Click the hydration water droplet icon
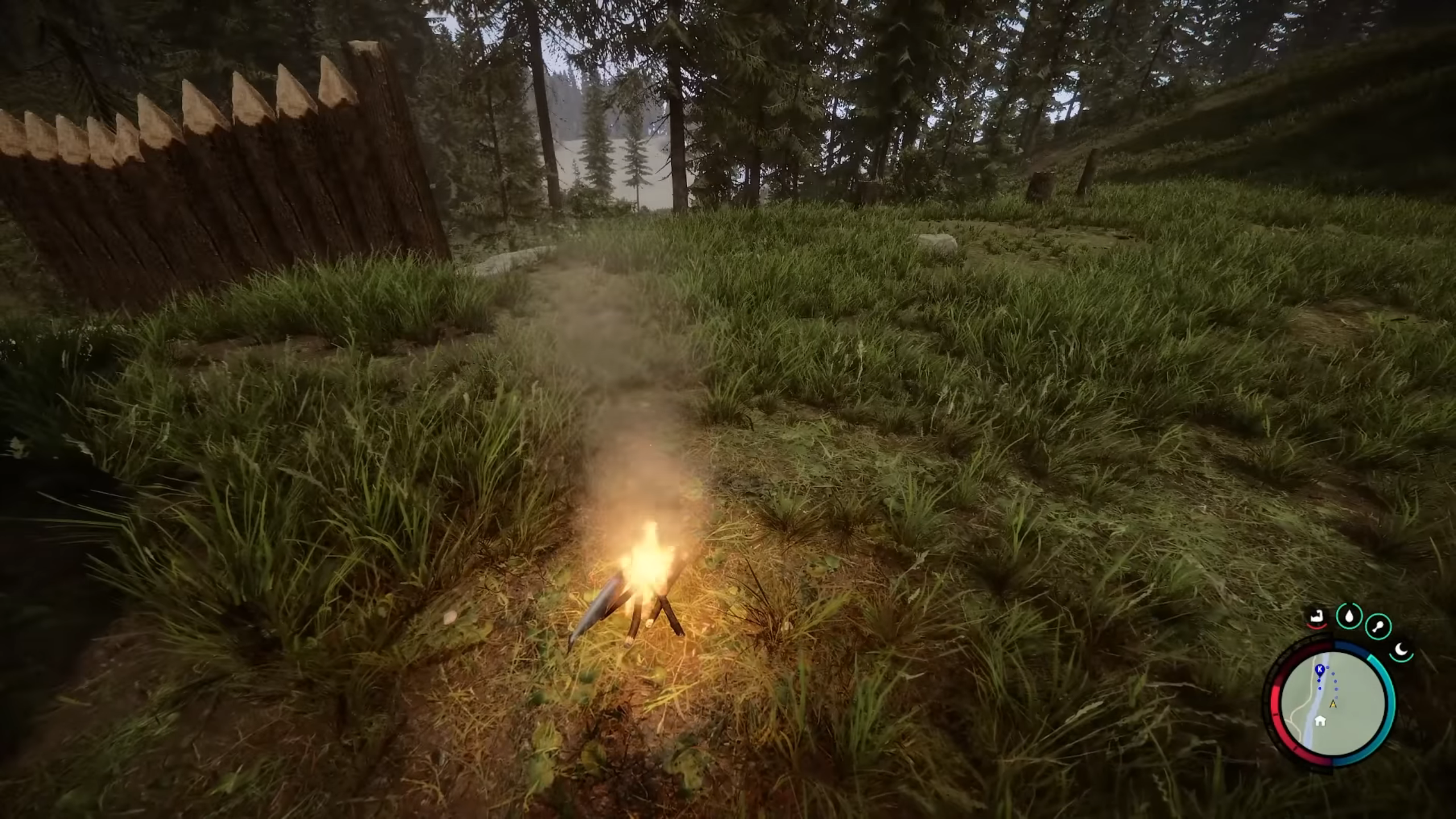This screenshot has width=1456, height=819. click(x=1349, y=616)
